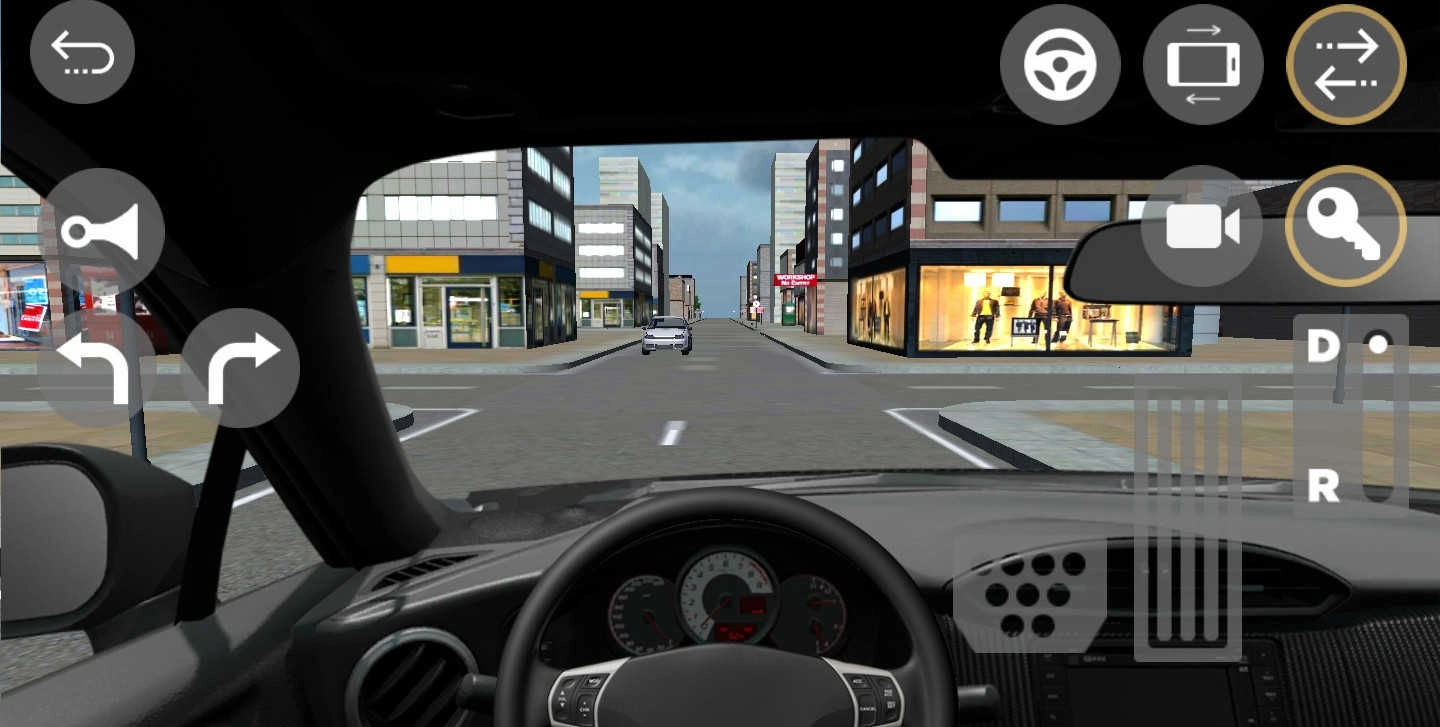Select steering wheel control mode
Screen dimensions: 1440x727
click(x=1060, y=62)
